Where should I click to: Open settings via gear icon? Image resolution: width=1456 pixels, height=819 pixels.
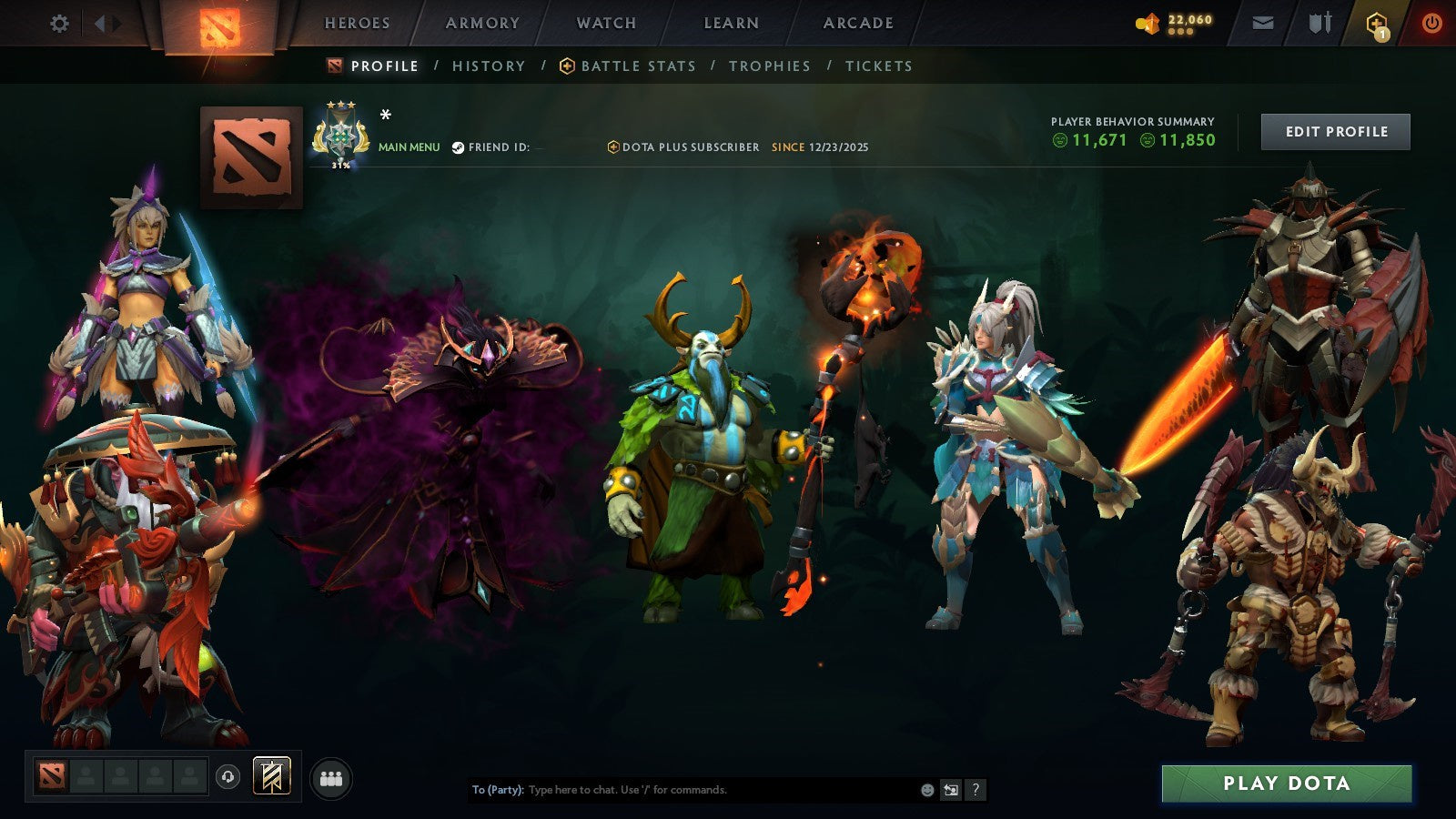(x=60, y=23)
